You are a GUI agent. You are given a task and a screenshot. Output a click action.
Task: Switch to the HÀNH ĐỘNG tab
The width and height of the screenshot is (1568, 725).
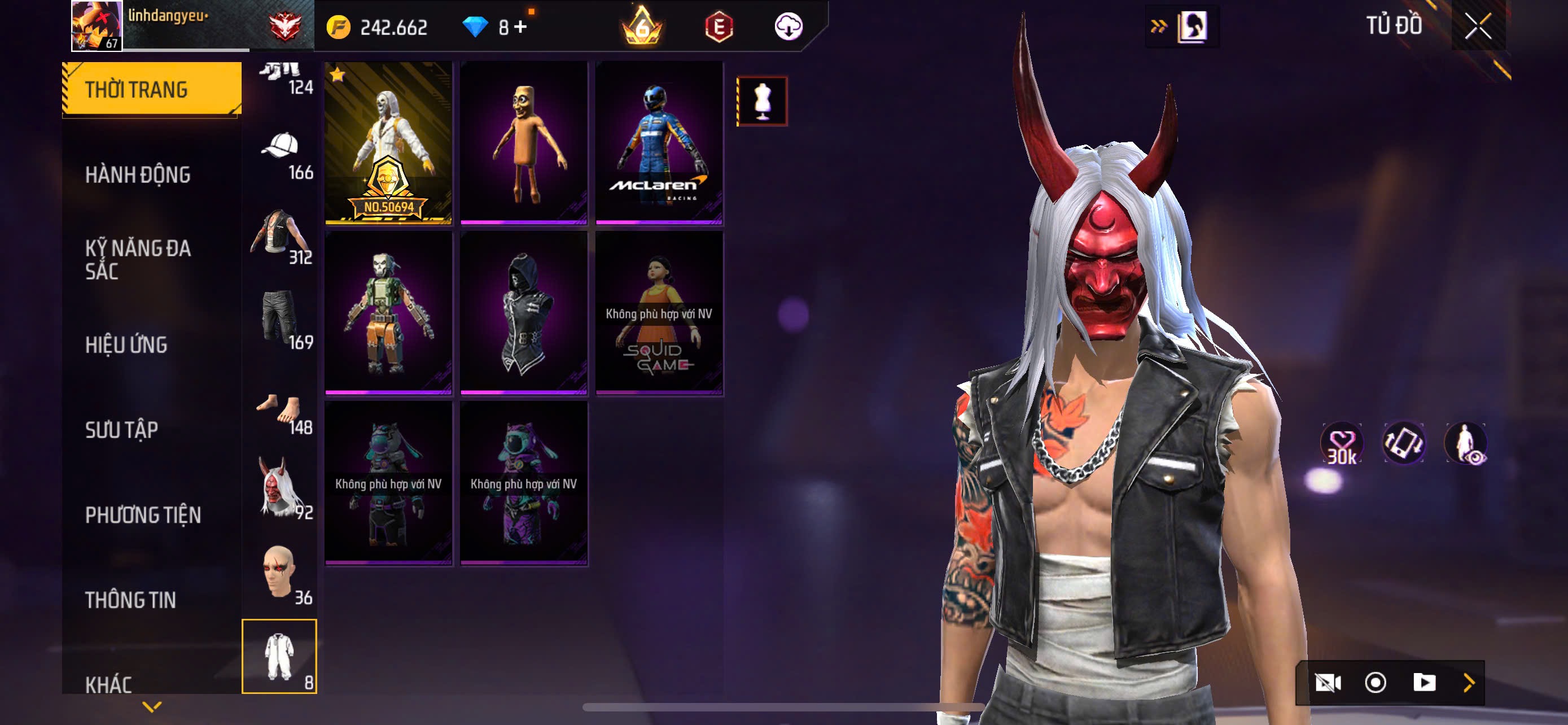click(138, 174)
